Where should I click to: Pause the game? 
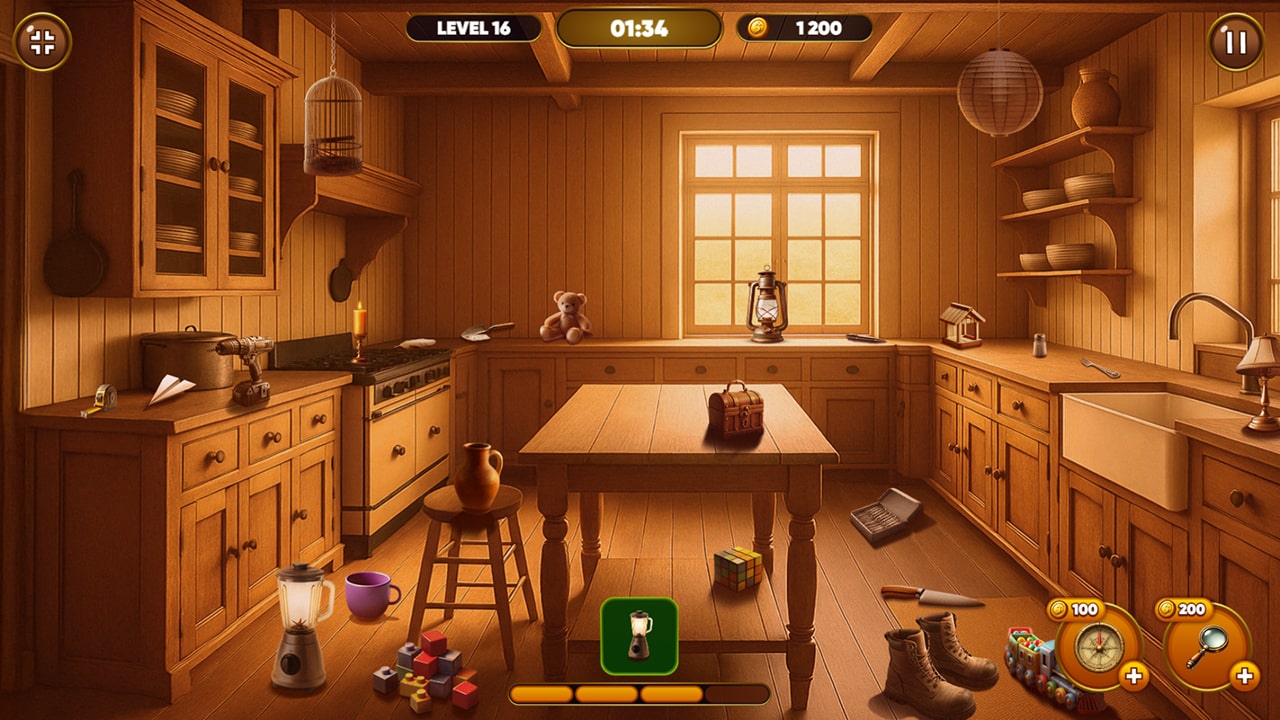pos(1236,42)
